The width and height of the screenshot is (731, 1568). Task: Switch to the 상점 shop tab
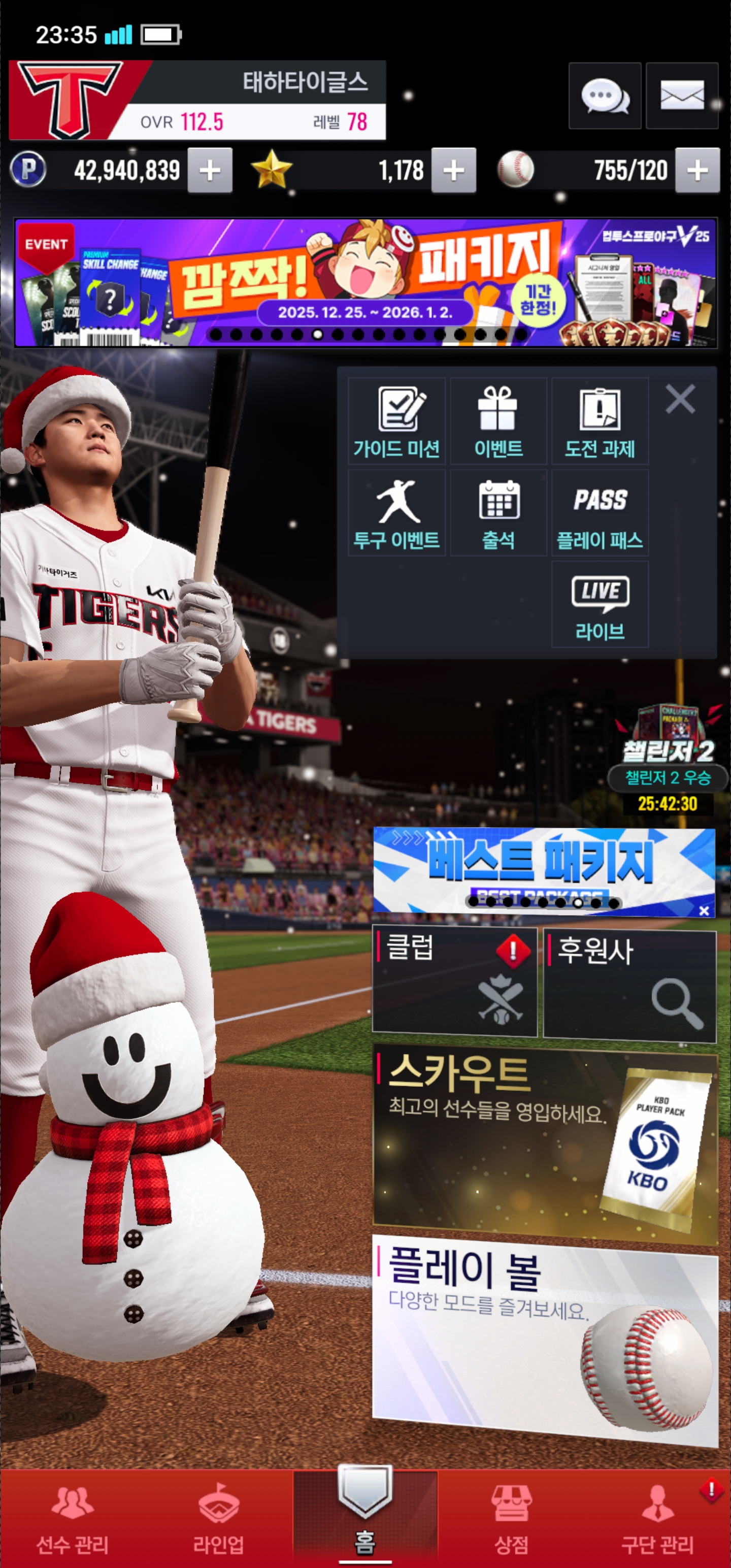[511, 1519]
